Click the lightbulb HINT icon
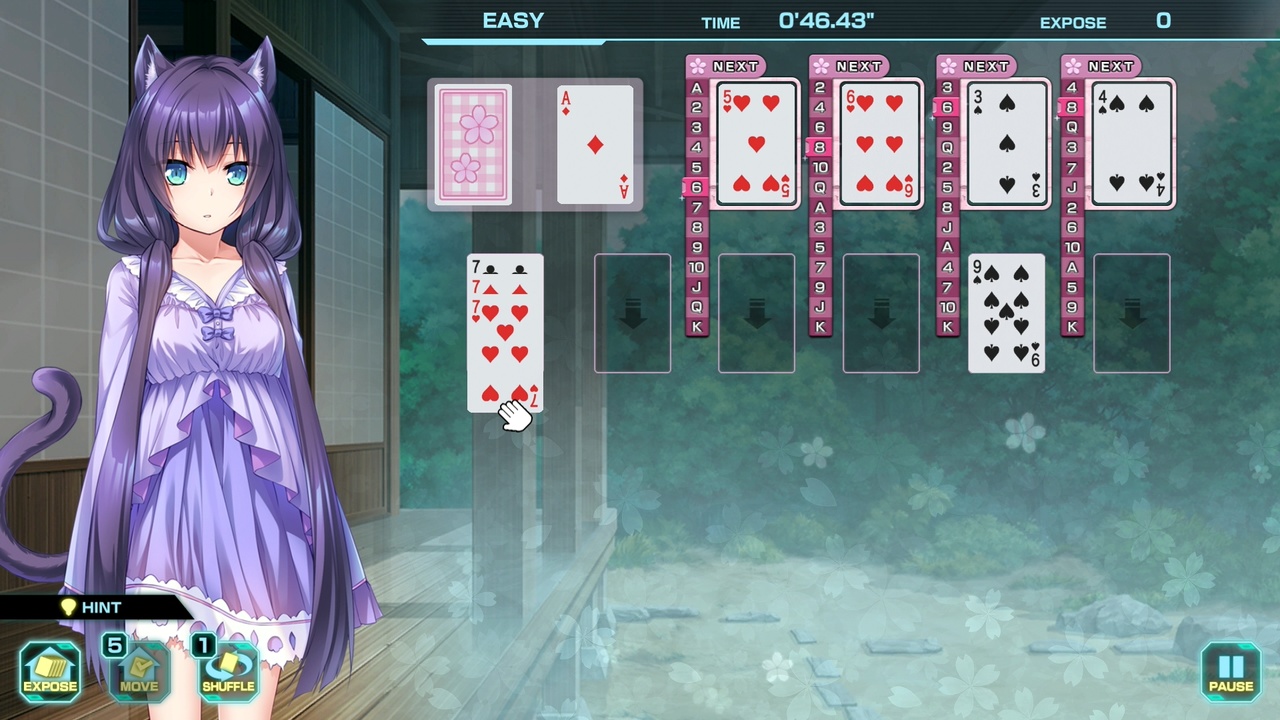The image size is (1280, 720). pyautogui.click(x=66, y=607)
